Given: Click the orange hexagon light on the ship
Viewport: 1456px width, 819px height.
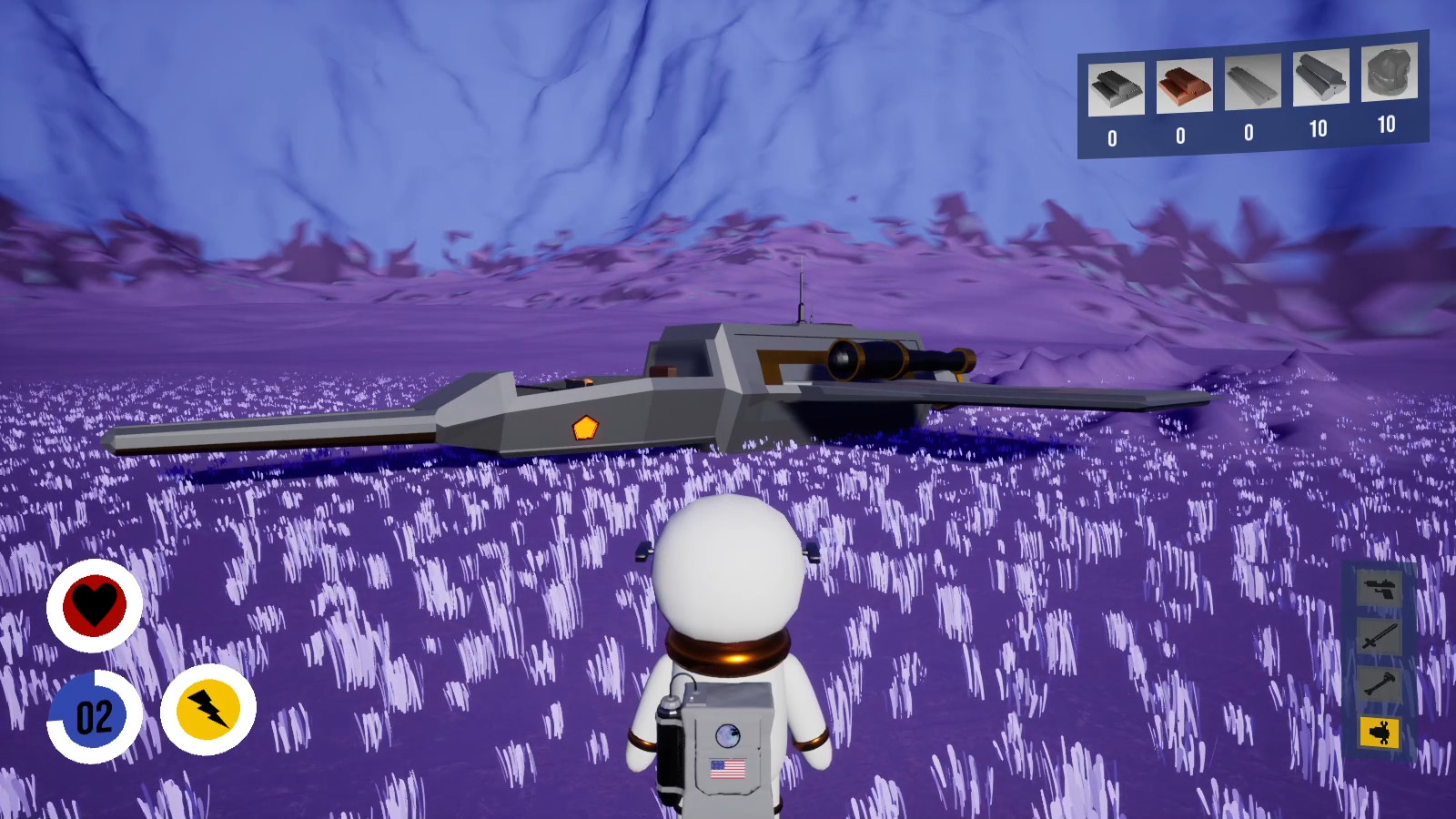Looking at the screenshot, I should pyautogui.click(x=583, y=427).
